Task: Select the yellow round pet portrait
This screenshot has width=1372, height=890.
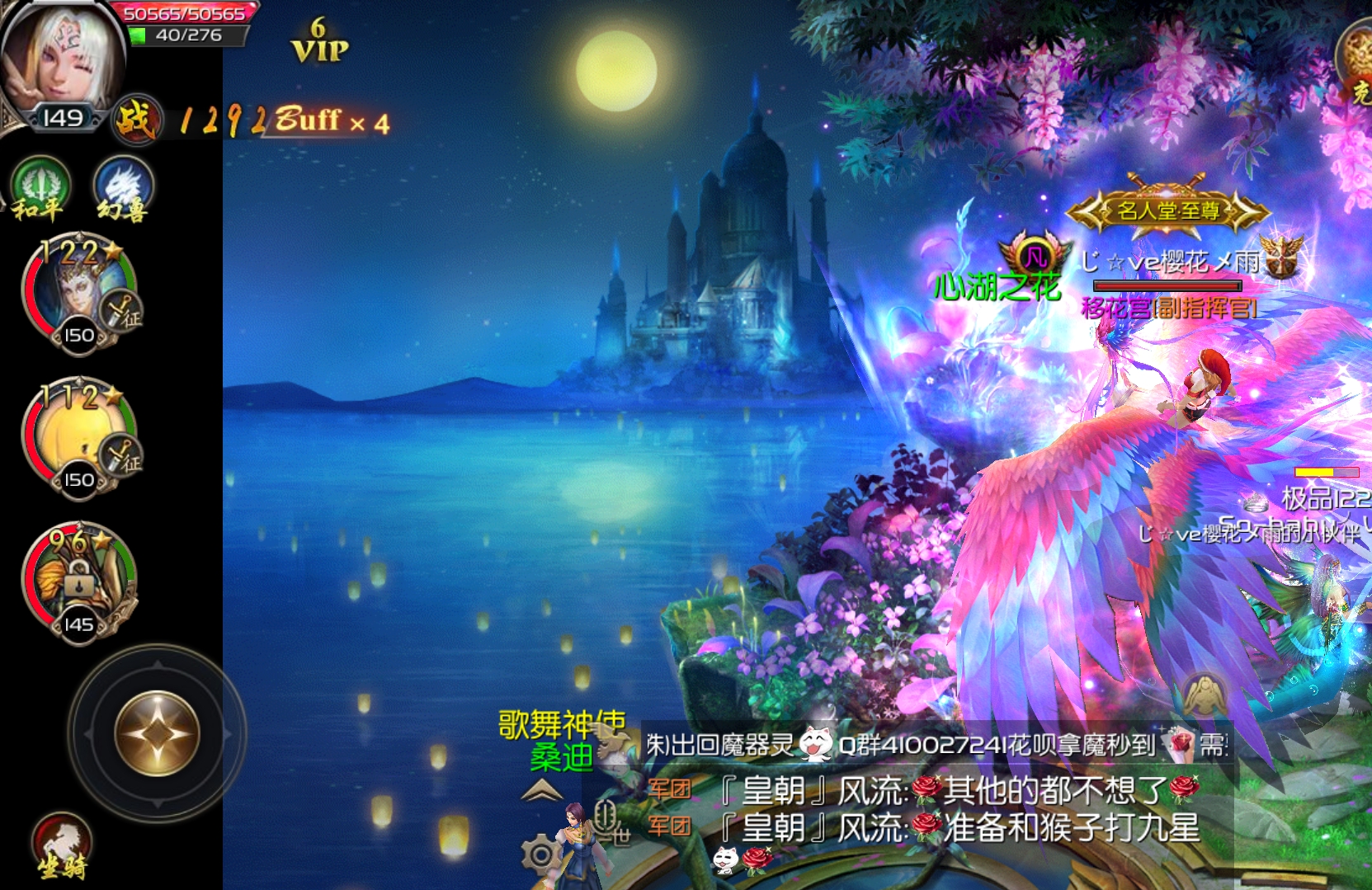Action: 79,438
